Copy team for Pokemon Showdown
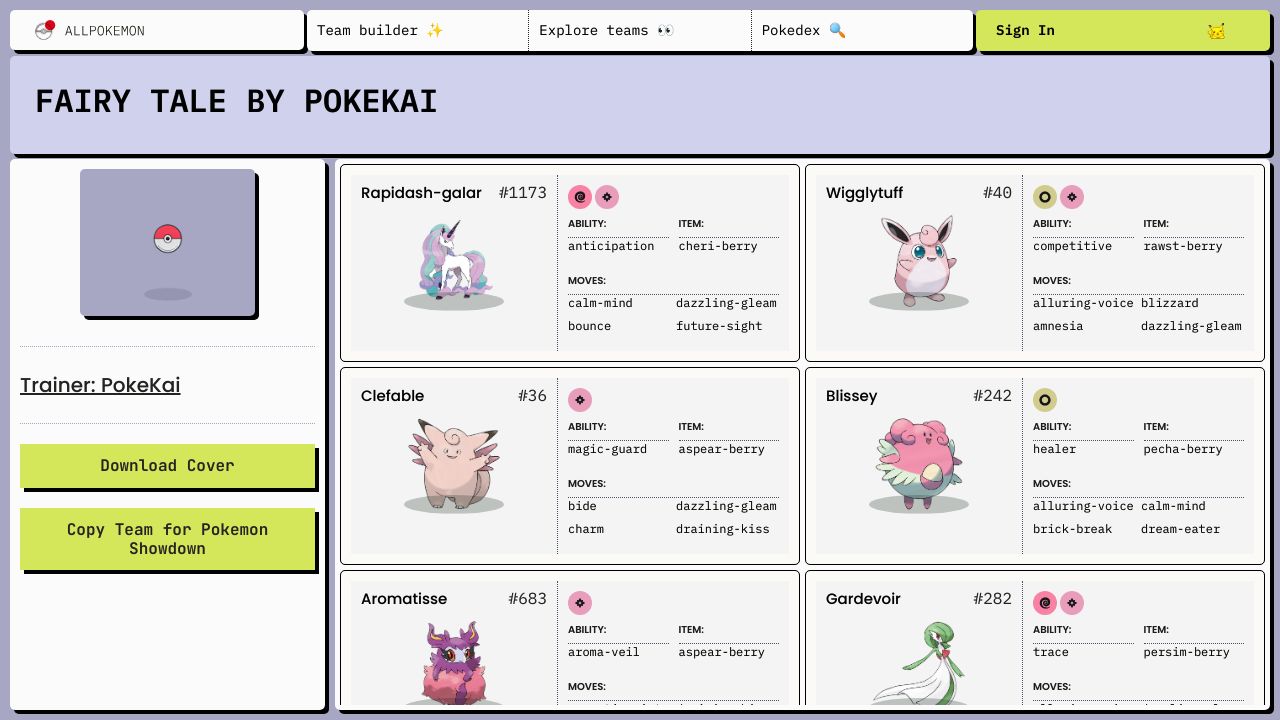Viewport: 1280px width, 720px height. (167, 539)
